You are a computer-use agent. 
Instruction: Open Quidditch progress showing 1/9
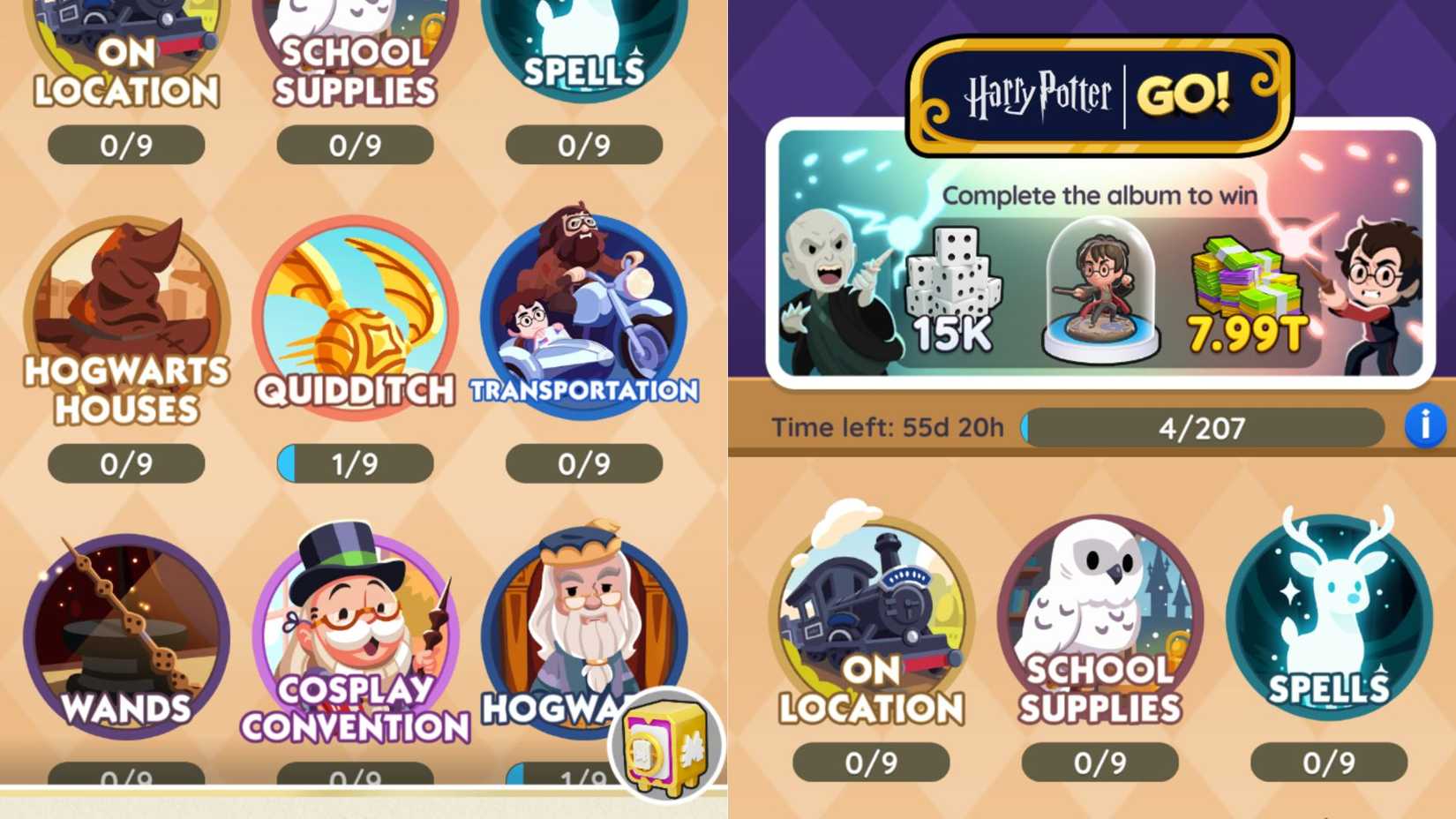353,462
